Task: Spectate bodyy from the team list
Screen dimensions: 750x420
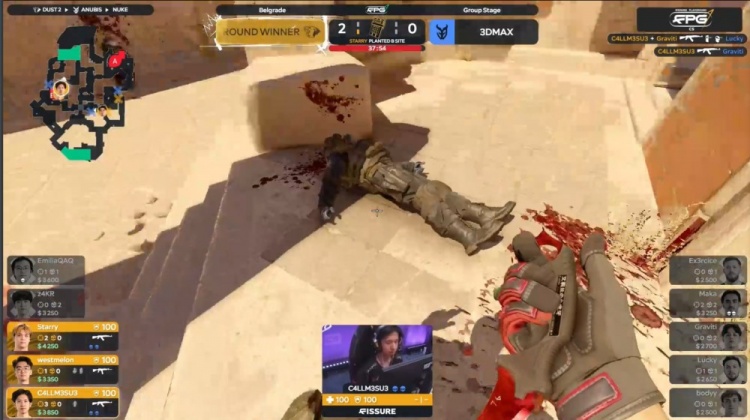Action: click(x=707, y=402)
